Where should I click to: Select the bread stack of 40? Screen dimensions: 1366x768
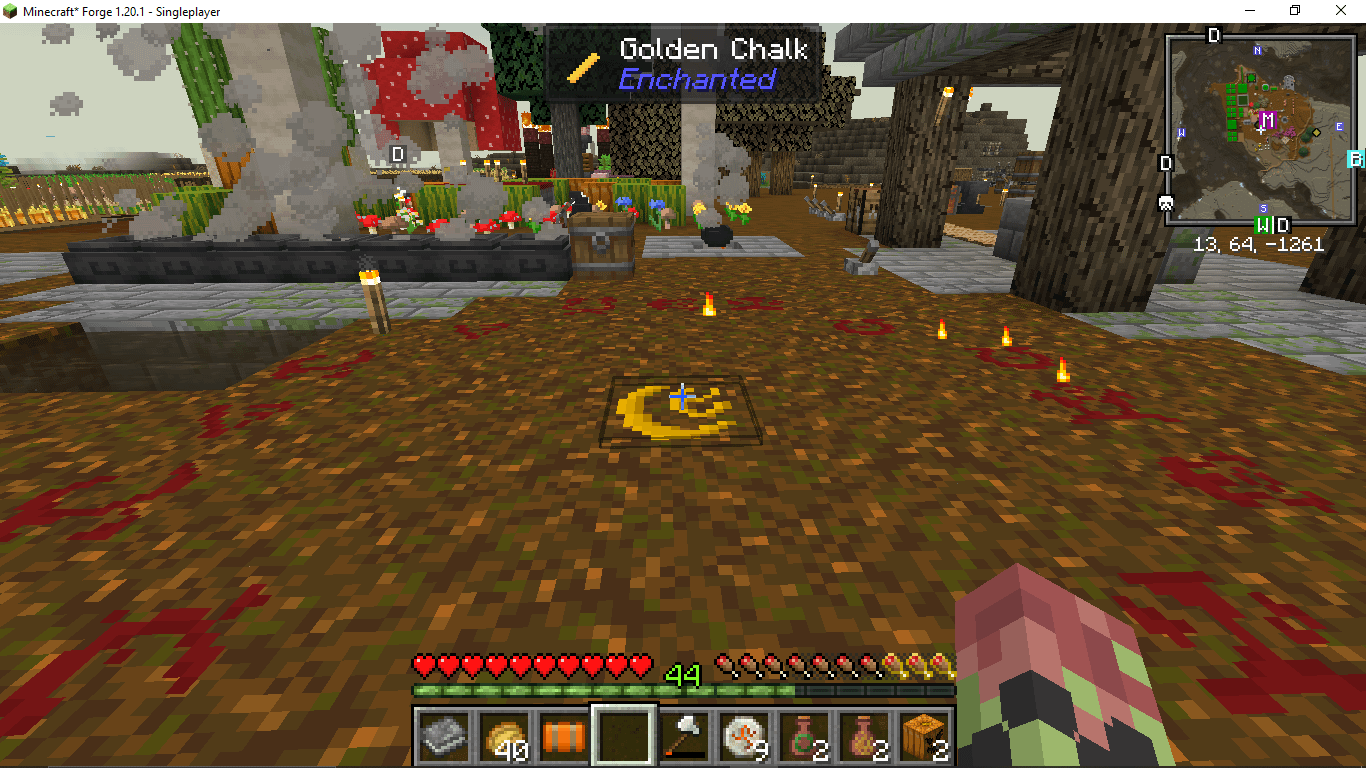click(x=504, y=738)
